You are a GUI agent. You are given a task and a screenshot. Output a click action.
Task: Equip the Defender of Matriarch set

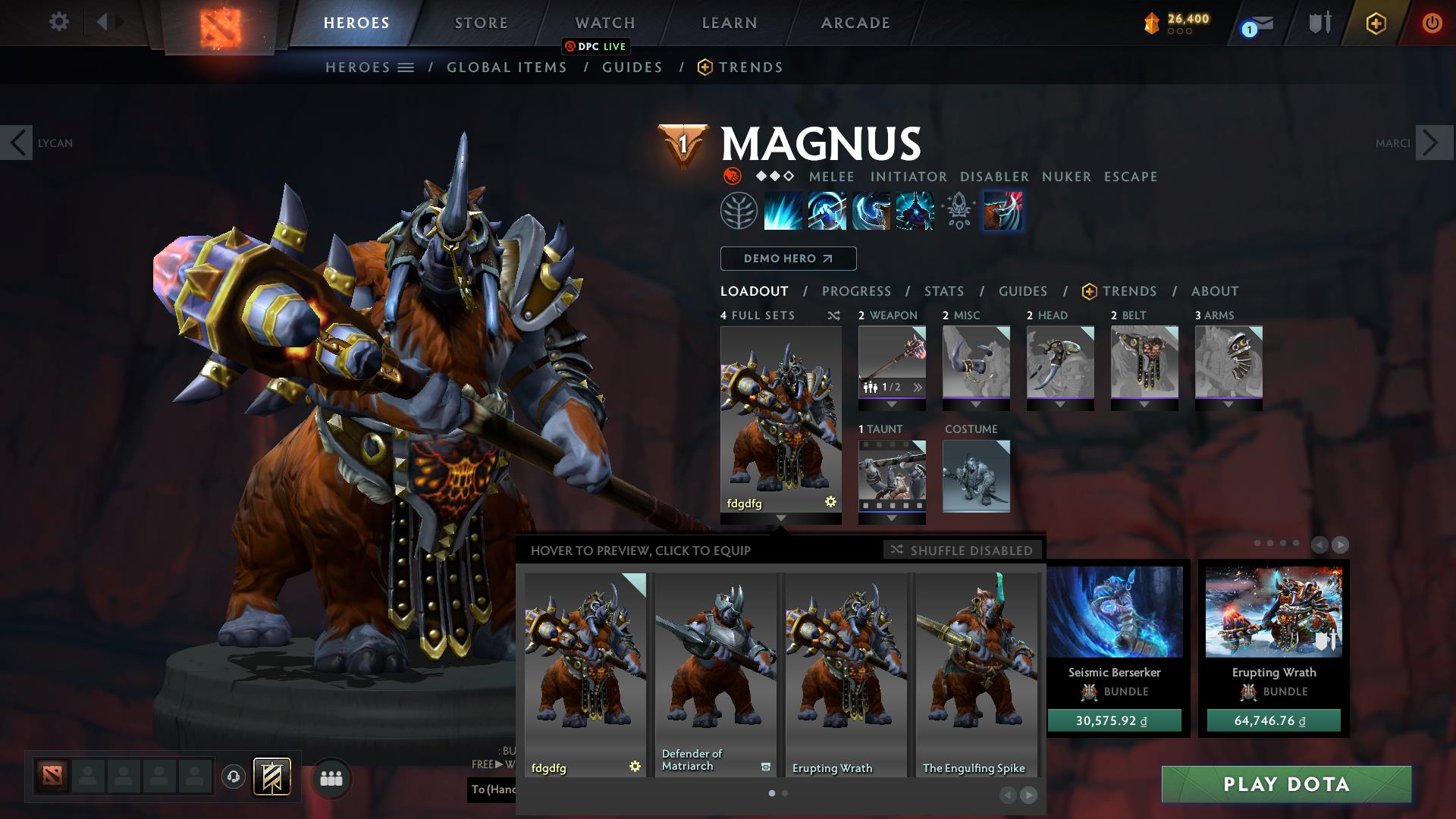[x=715, y=674]
